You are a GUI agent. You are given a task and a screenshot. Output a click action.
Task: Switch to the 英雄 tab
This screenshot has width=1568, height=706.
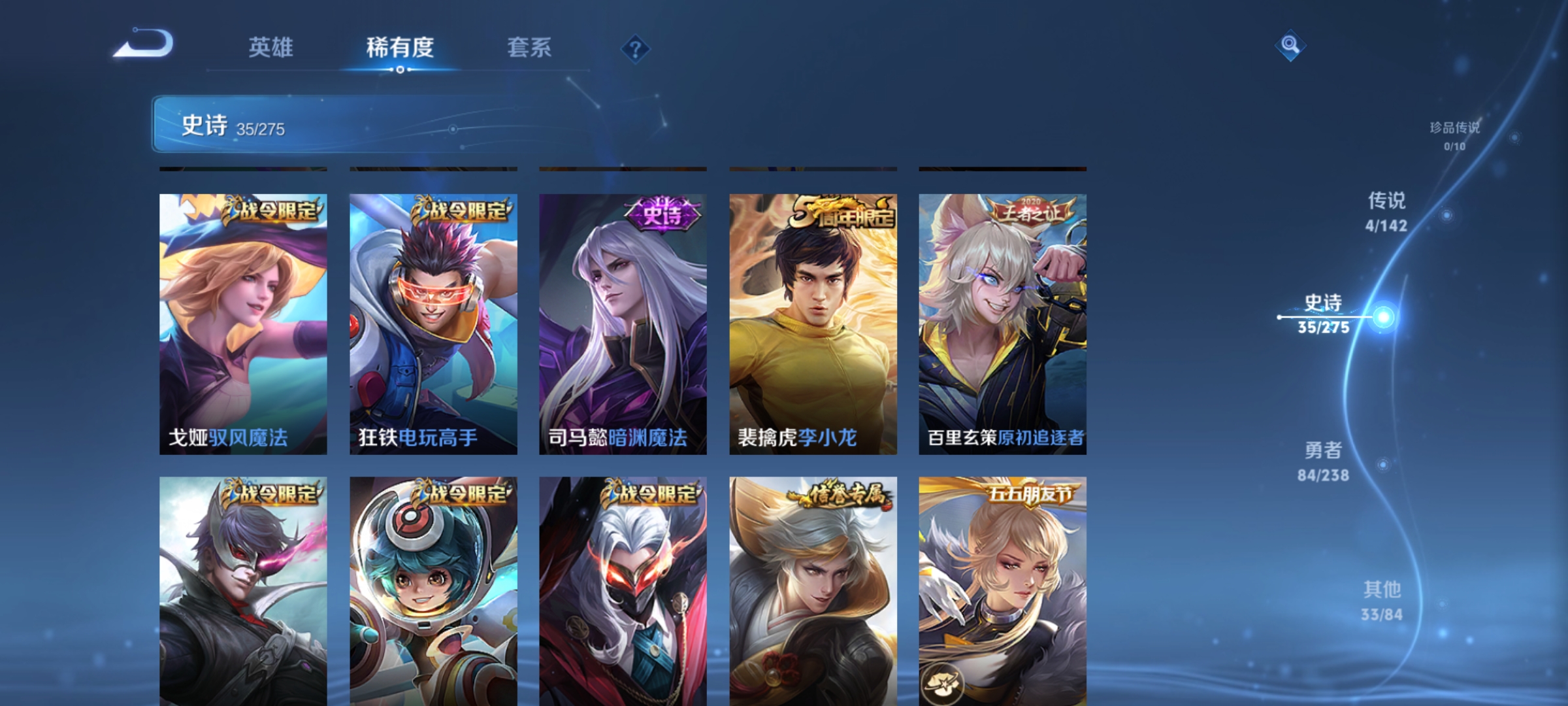coord(271,48)
